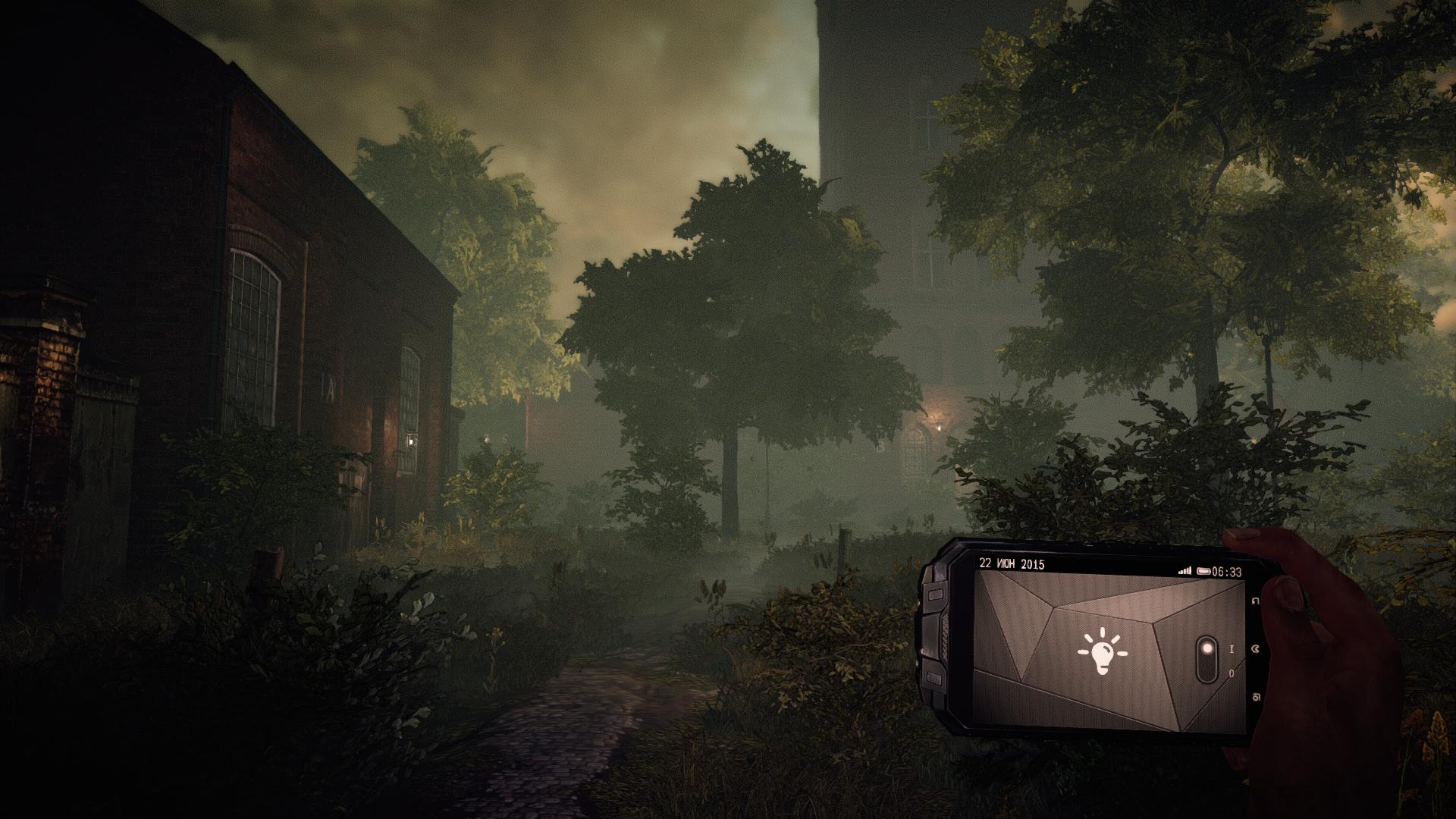Open the phone's recent apps button
Viewport: 1456px width, 819px height.
(1257, 698)
